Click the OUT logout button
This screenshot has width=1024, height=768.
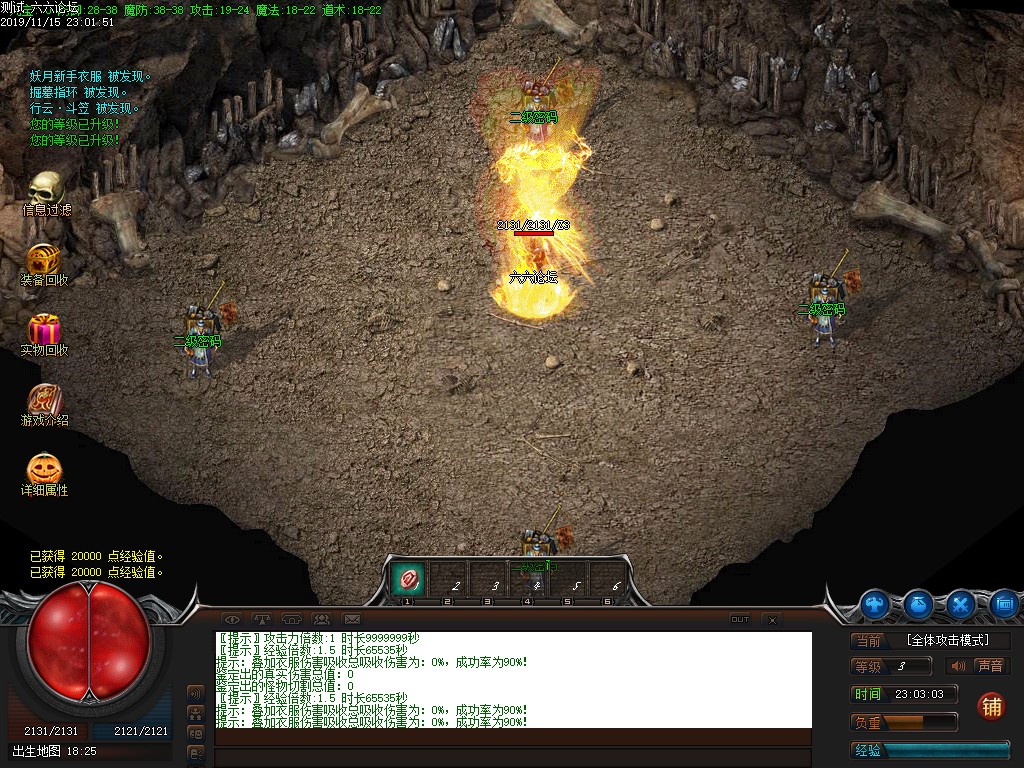point(740,620)
